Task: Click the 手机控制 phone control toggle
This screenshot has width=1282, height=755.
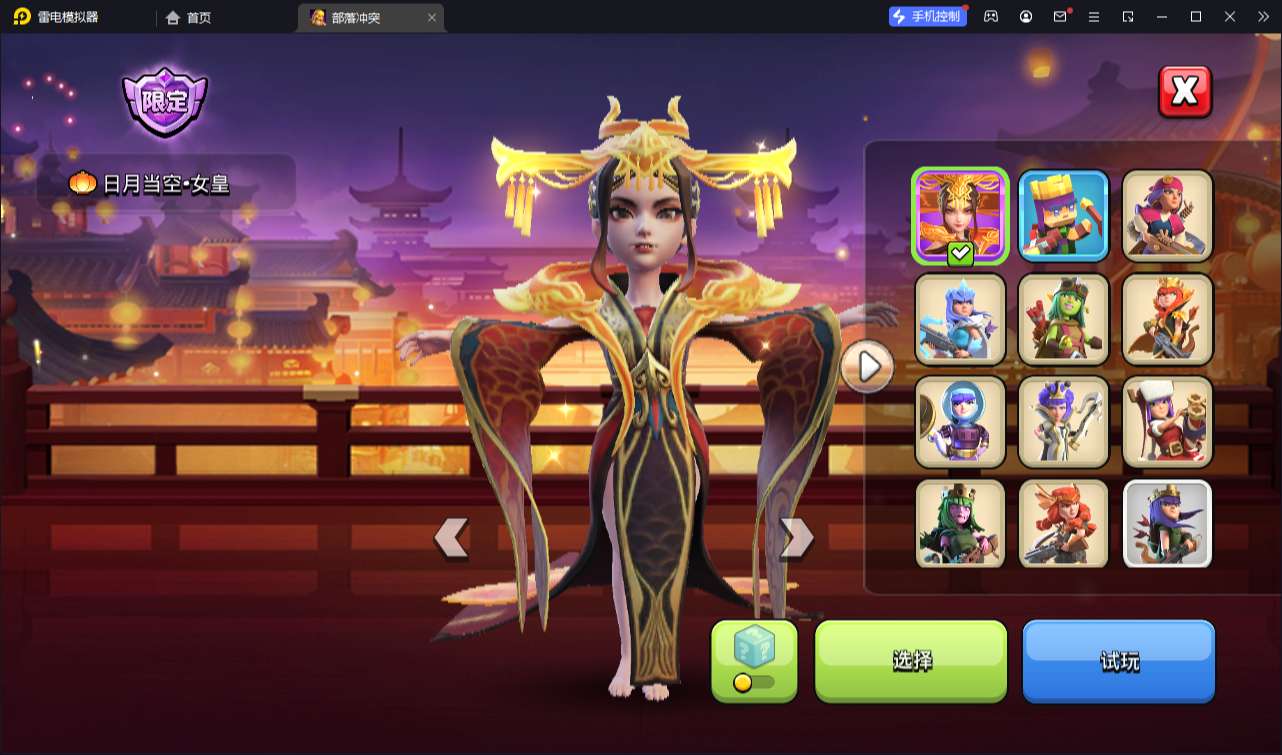Action: point(926,15)
